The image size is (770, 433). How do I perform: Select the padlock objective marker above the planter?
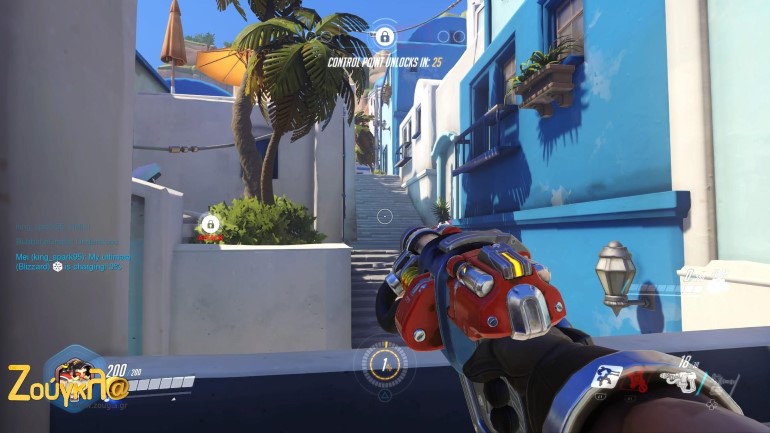tap(210, 223)
